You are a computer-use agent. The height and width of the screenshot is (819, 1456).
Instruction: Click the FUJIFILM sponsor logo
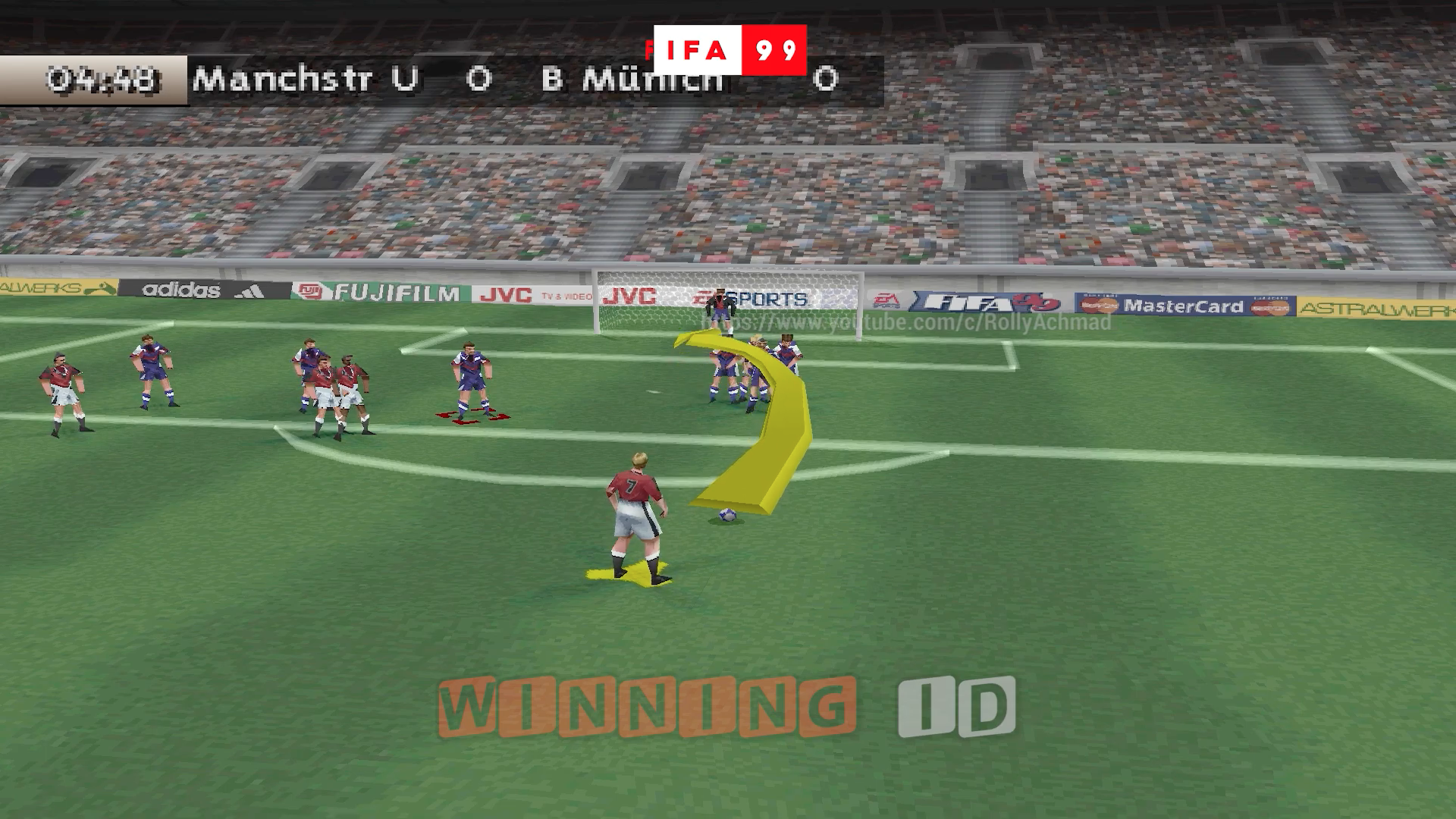pyautogui.click(x=394, y=293)
